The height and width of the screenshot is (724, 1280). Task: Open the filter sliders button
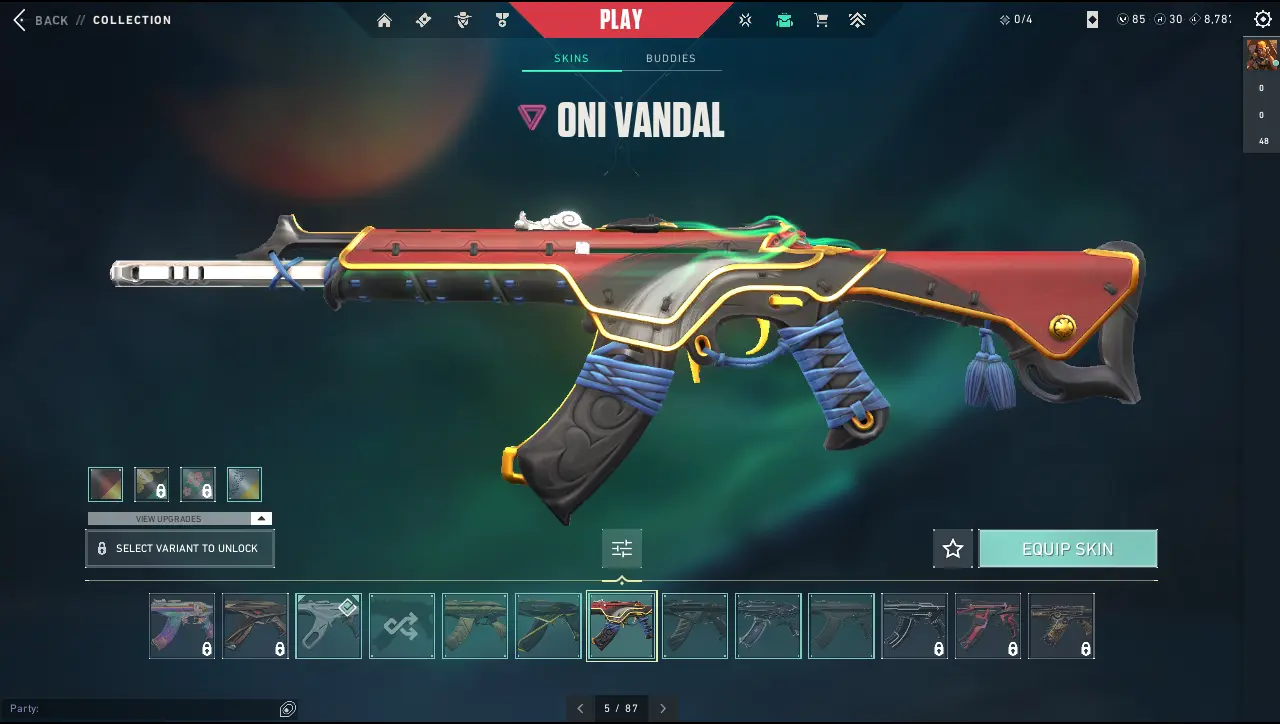[x=622, y=548]
